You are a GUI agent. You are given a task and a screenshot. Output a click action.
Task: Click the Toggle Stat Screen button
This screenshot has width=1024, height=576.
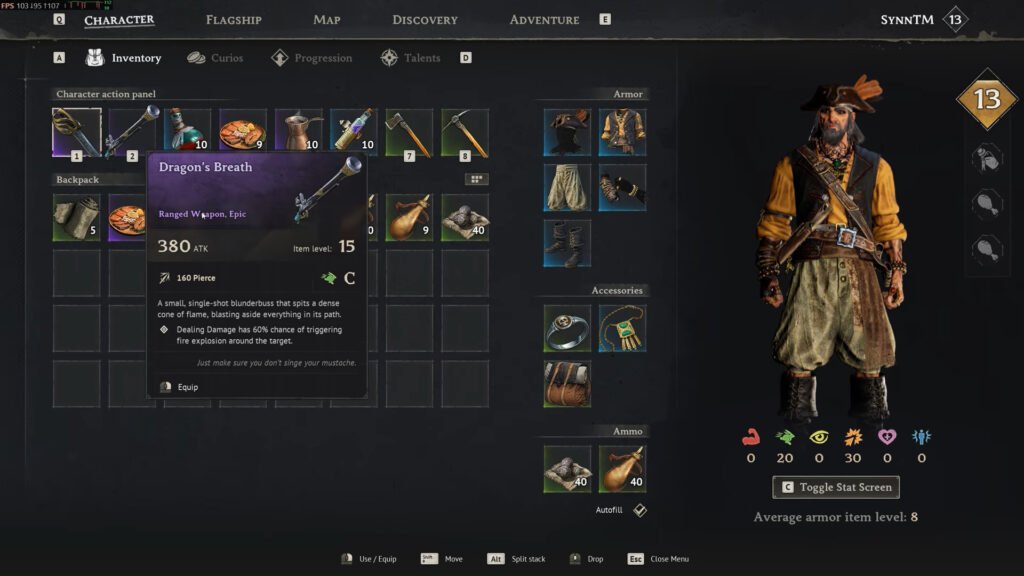coord(836,487)
